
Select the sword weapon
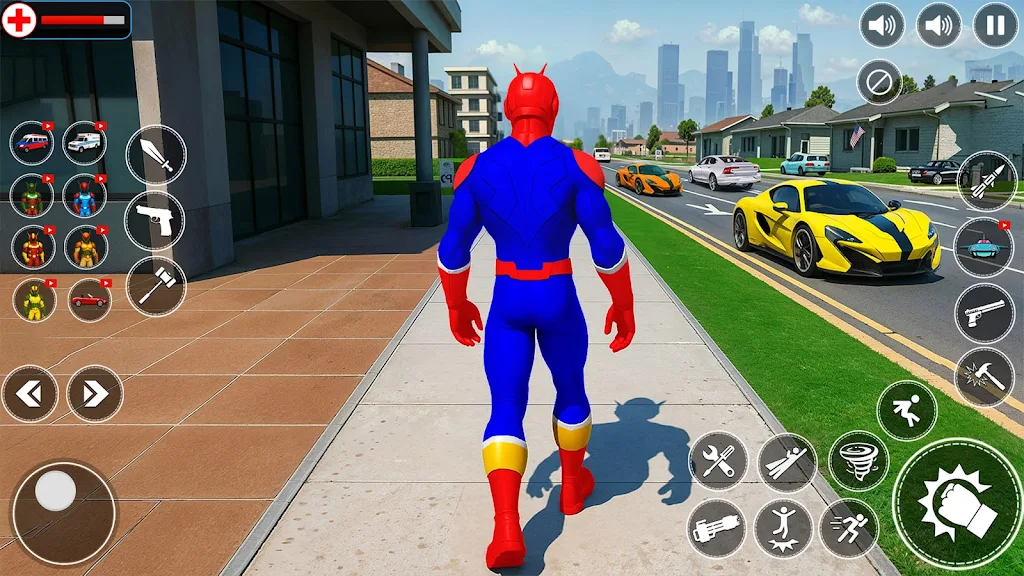[155, 155]
